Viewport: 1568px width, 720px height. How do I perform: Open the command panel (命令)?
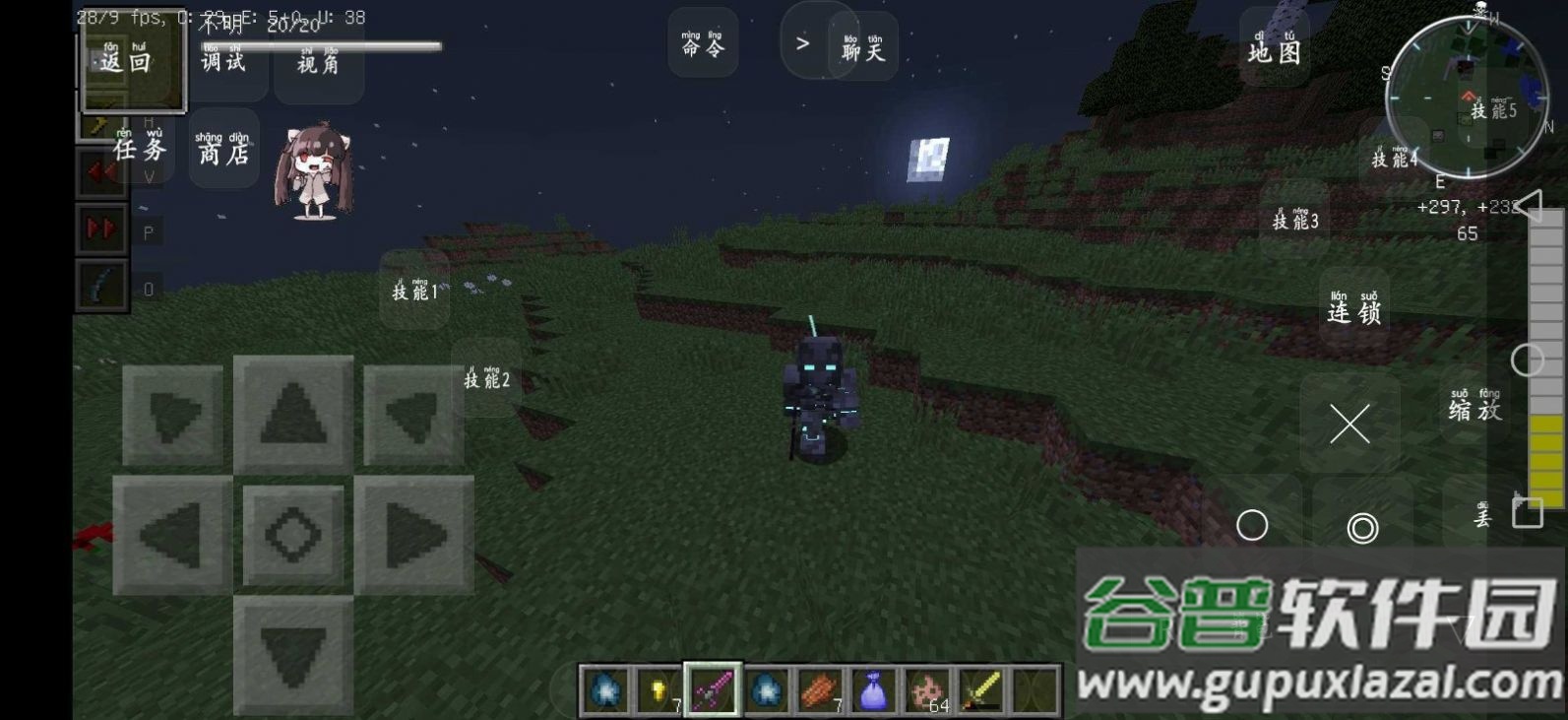pyautogui.click(x=702, y=44)
